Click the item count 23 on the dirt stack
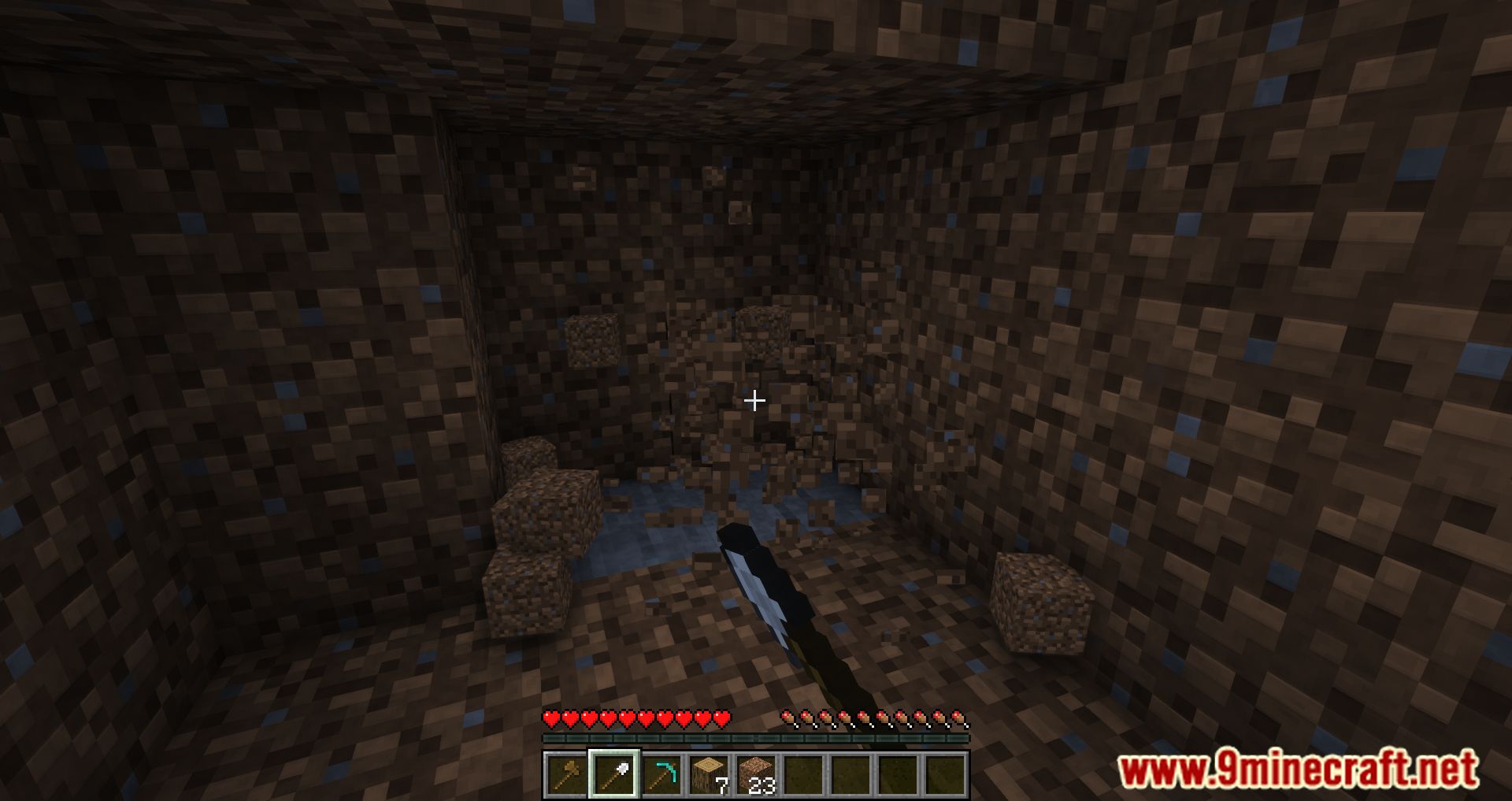This screenshot has height=801, width=1512. 762,785
